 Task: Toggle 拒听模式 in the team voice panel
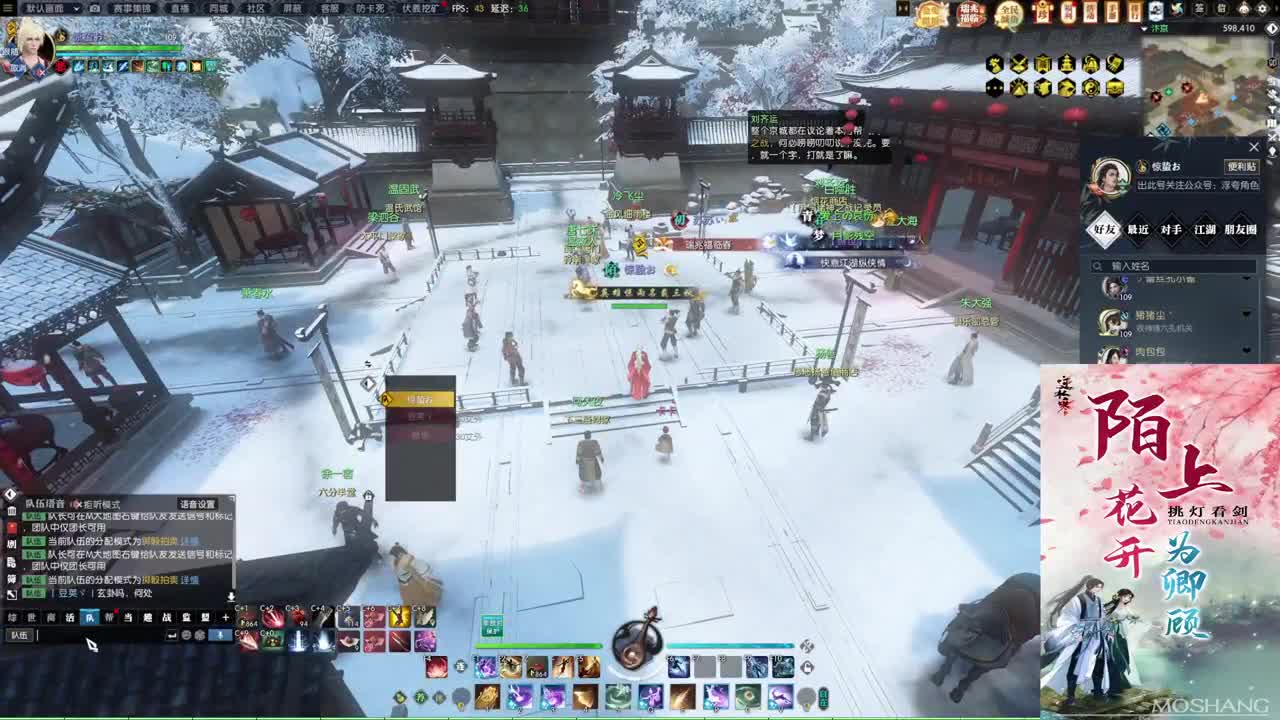pyautogui.click(x=79, y=503)
